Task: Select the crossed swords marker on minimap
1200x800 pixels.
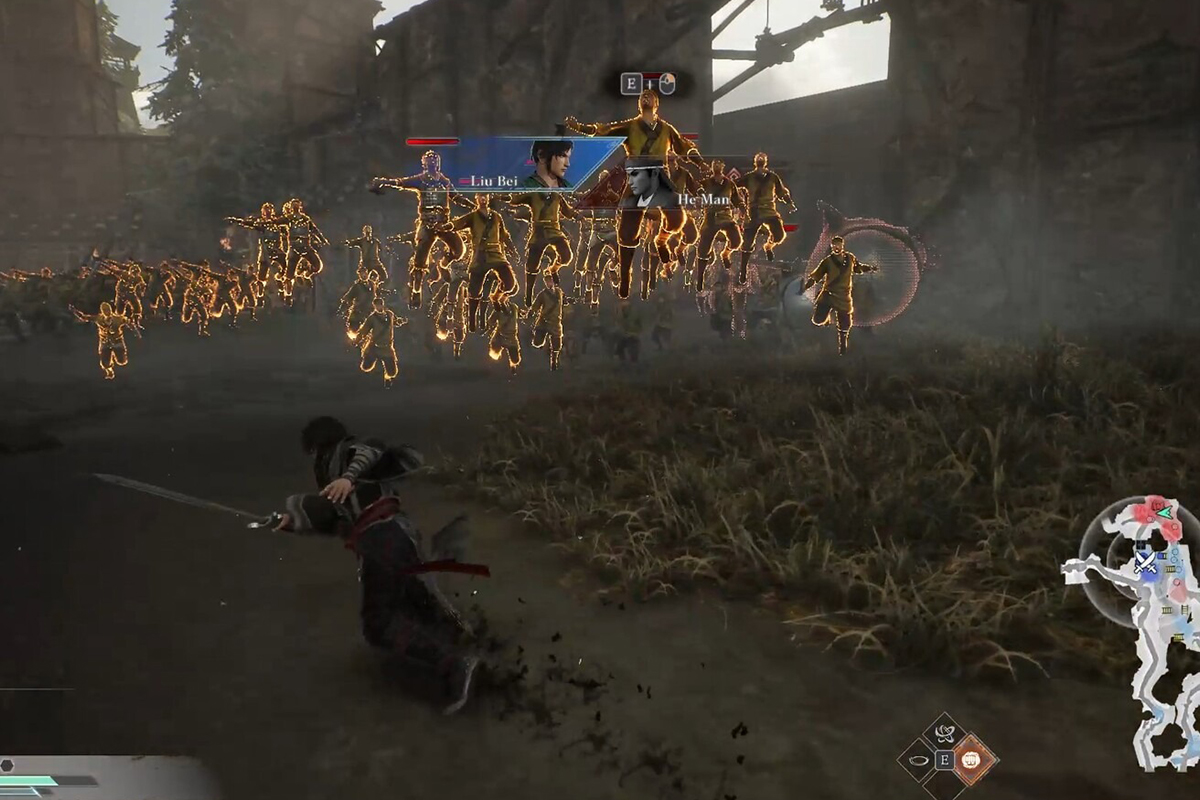Action: [1146, 564]
